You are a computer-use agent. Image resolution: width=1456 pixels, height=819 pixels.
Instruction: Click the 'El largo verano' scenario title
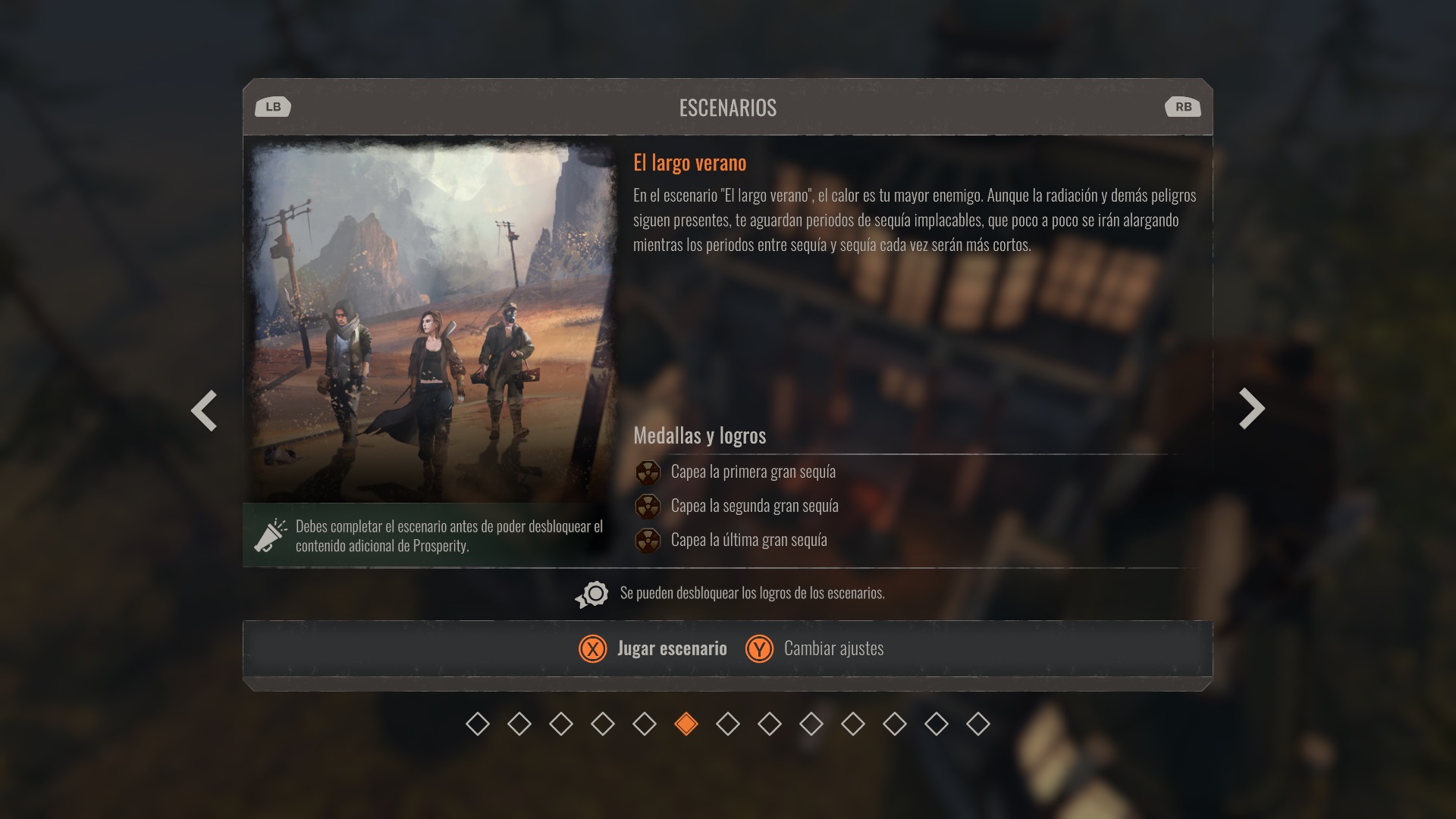(x=689, y=162)
